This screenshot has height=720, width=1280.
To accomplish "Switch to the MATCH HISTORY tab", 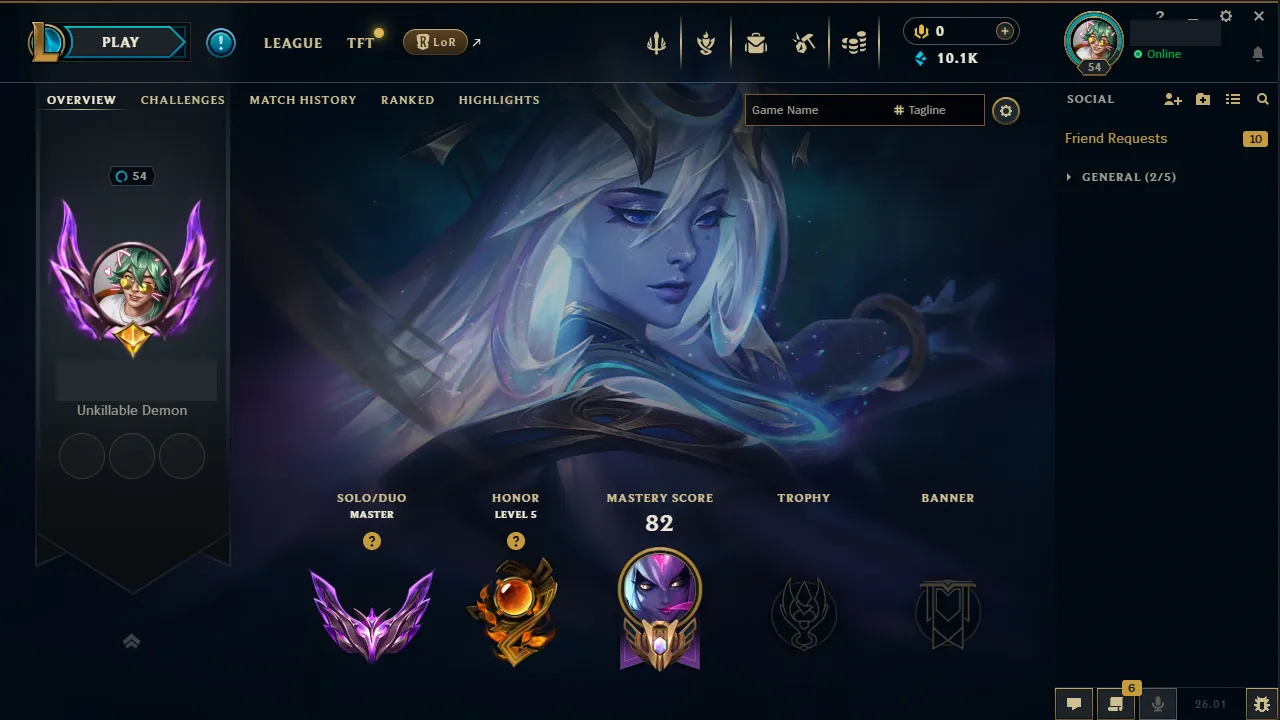I will [x=303, y=100].
